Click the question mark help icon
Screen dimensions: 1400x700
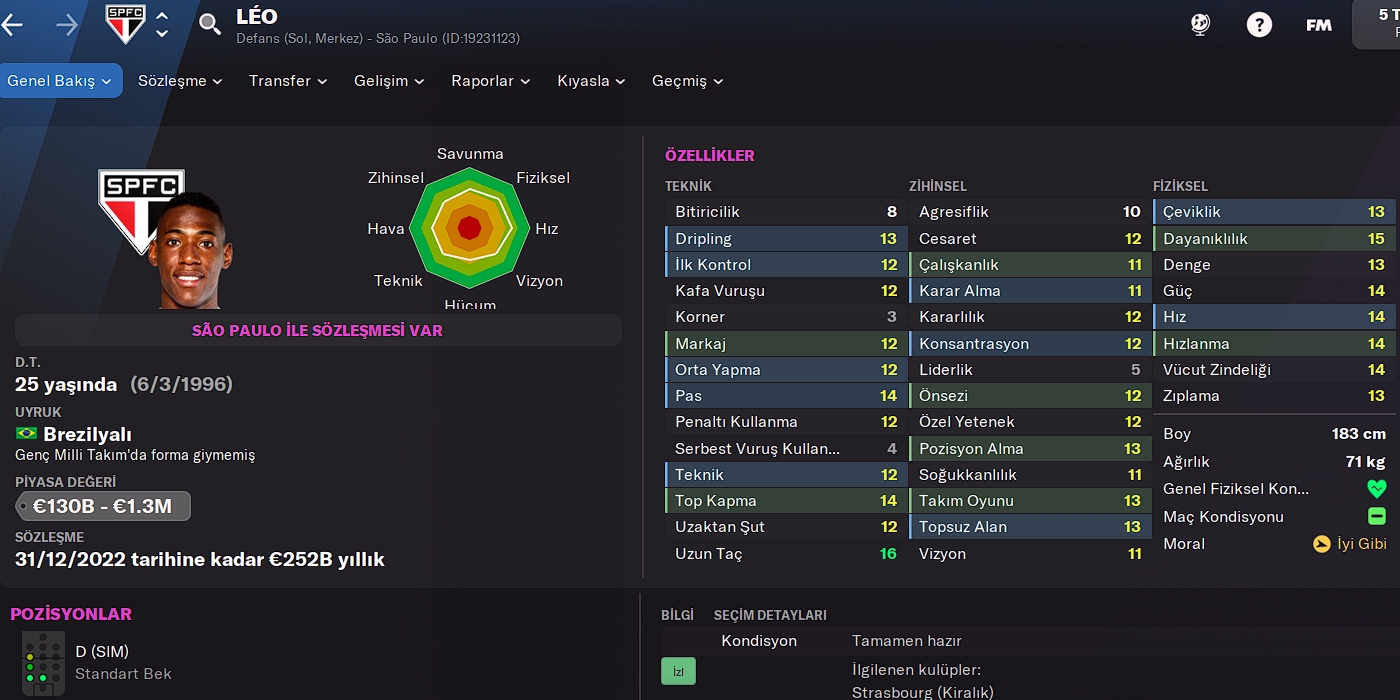point(1260,25)
